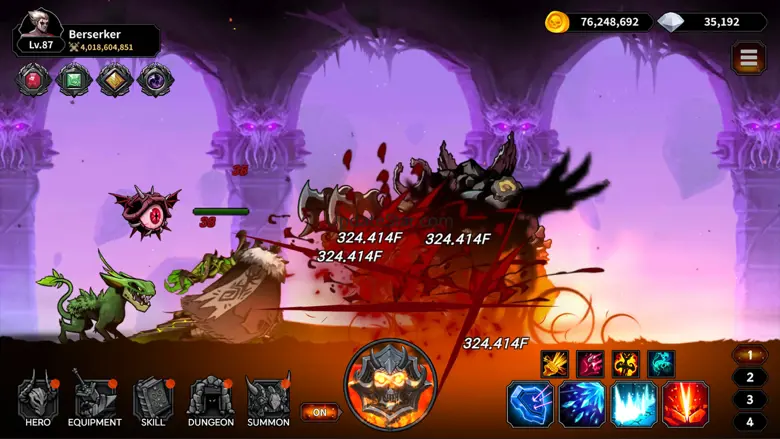Open the hamburger menu button
Image resolution: width=780 pixels, height=439 pixels.
[x=749, y=59]
